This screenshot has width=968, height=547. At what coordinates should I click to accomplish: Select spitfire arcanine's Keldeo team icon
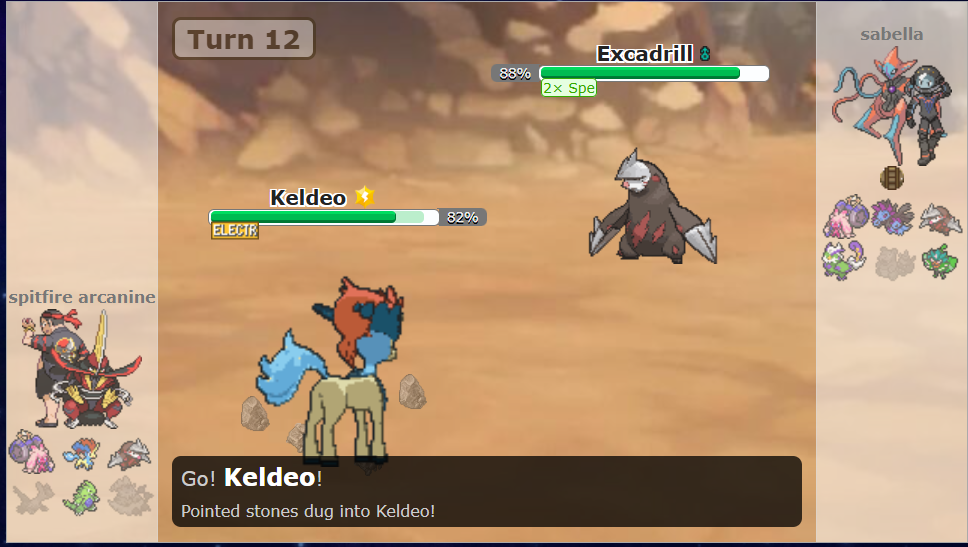[80, 452]
